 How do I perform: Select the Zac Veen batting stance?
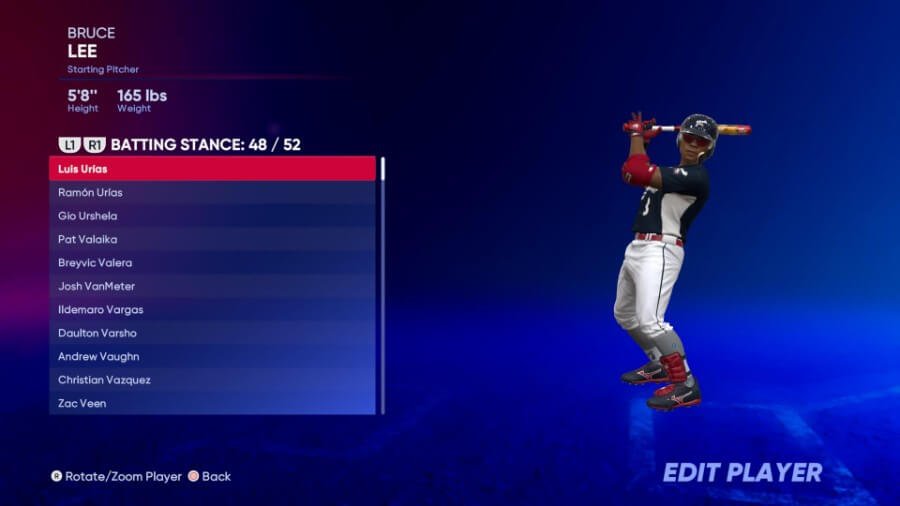pyautogui.click(x=212, y=404)
